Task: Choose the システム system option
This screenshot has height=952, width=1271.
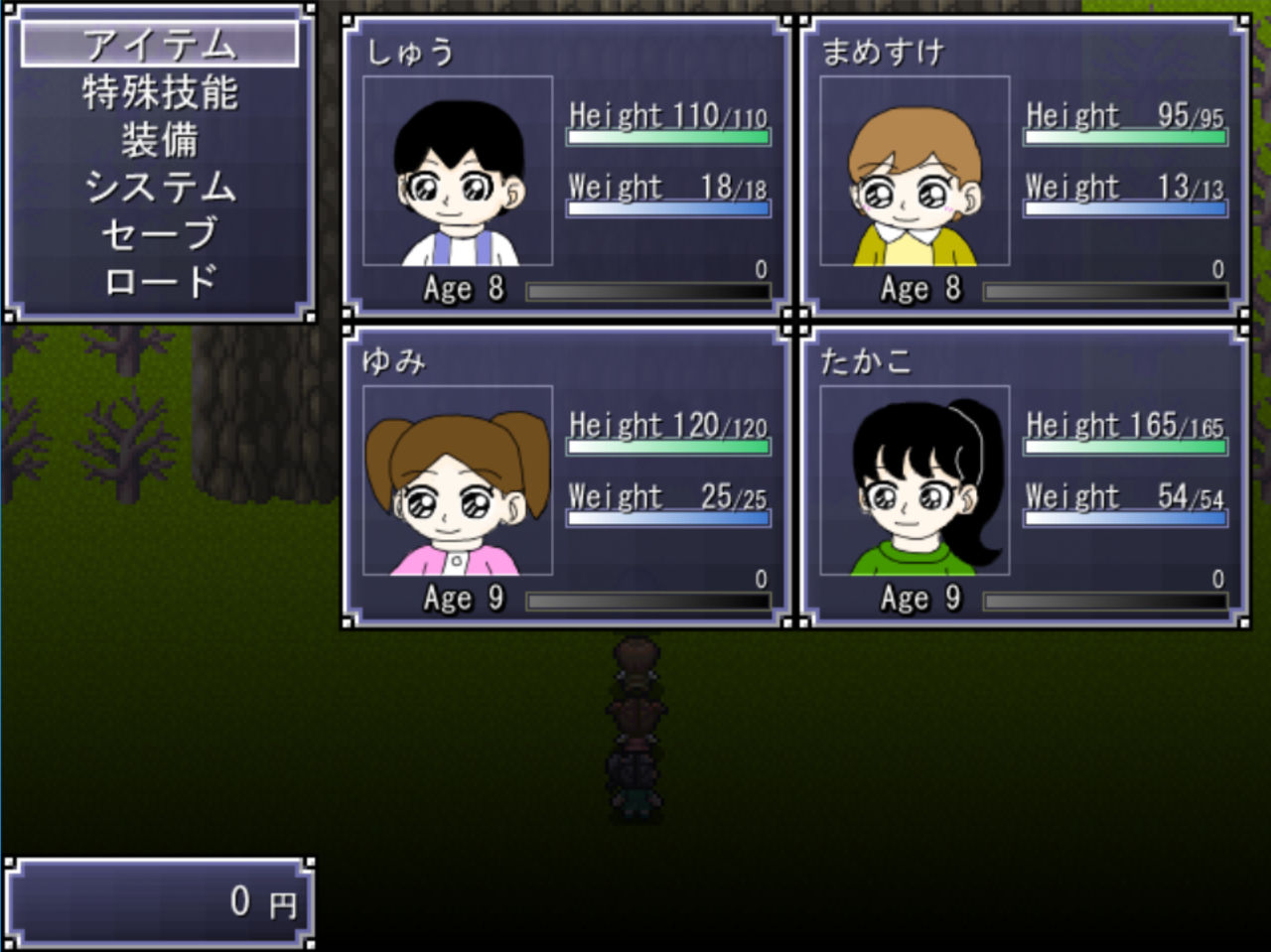Action: tap(159, 187)
